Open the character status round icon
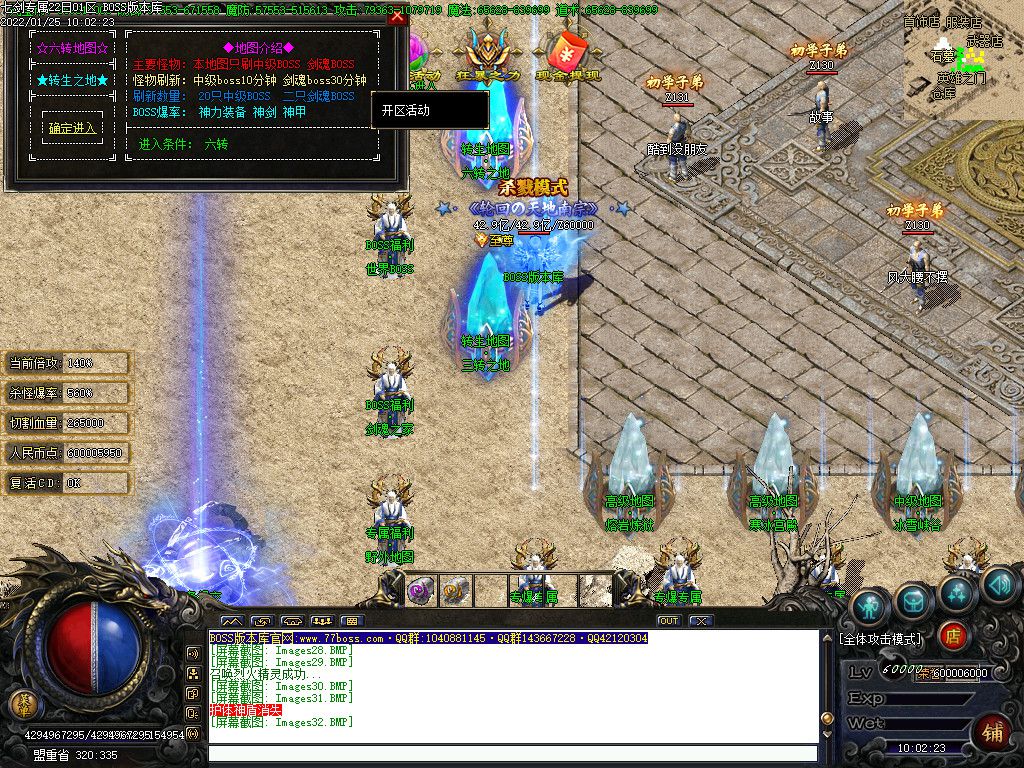Screen dimensions: 1024x768 click(870, 605)
